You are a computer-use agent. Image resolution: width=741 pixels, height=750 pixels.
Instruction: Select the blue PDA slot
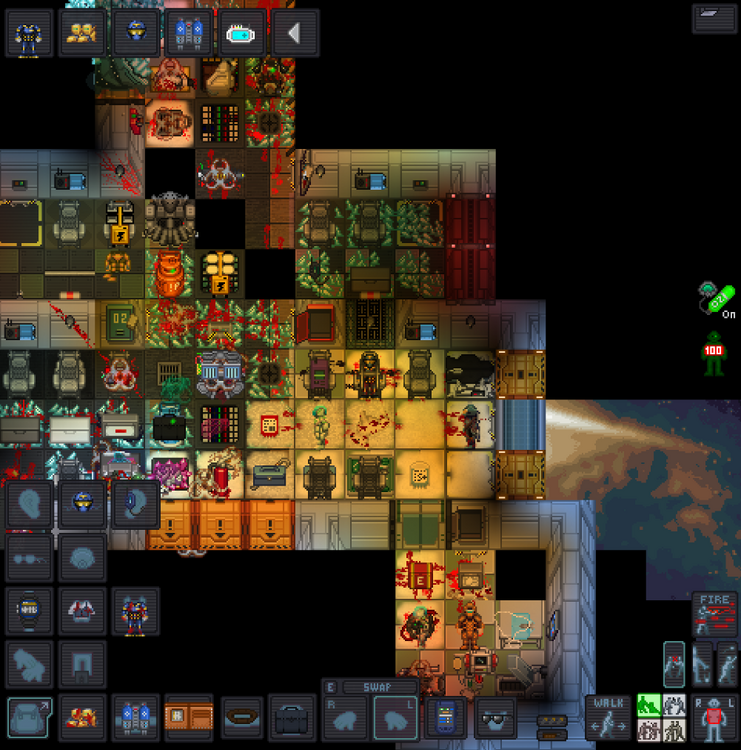pyautogui.click(x=446, y=717)
